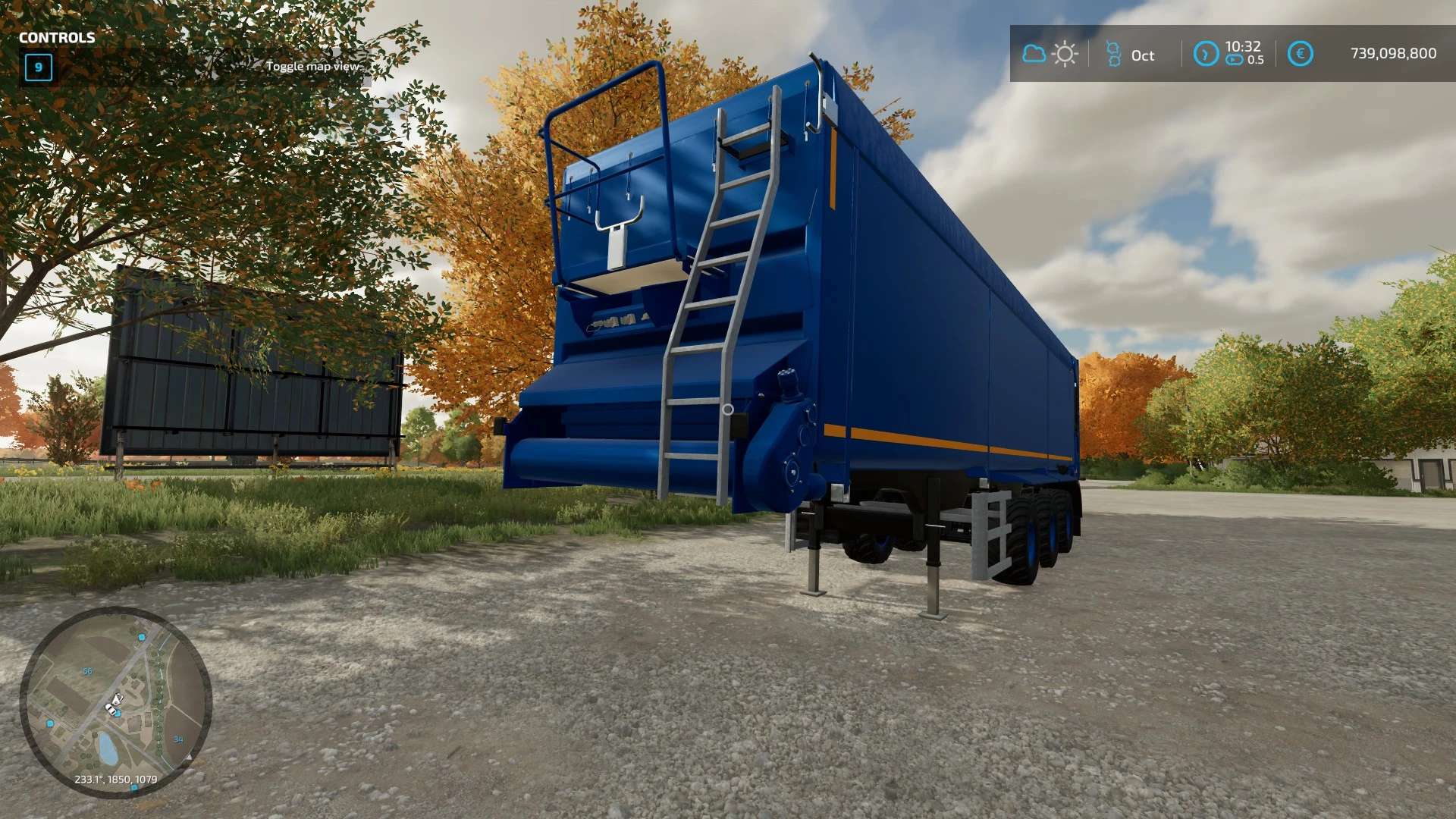Click the weather forecast cloud and sun icon

coord(1050,55)
